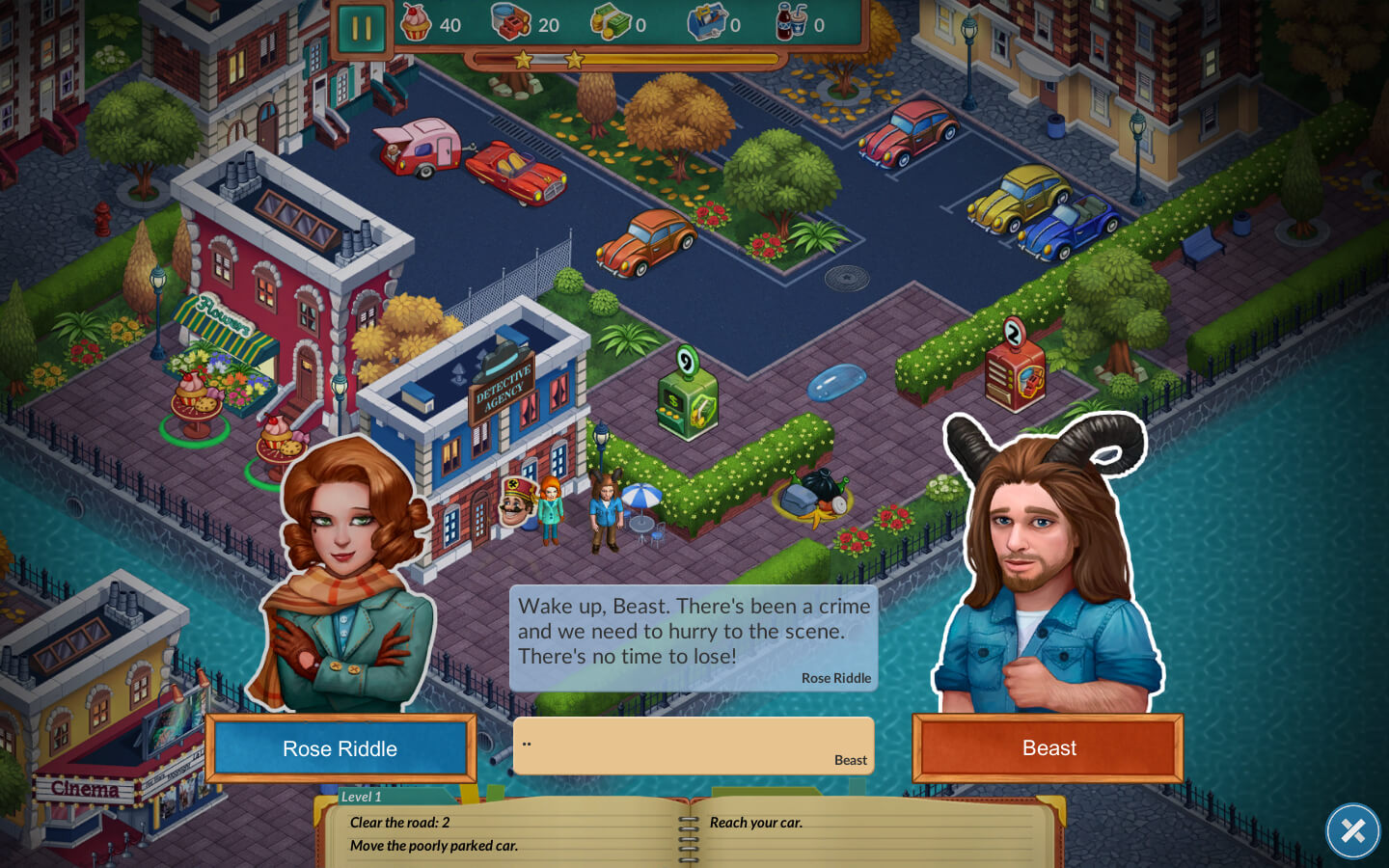Skip the dialogue with the X button

[1352, 830]
